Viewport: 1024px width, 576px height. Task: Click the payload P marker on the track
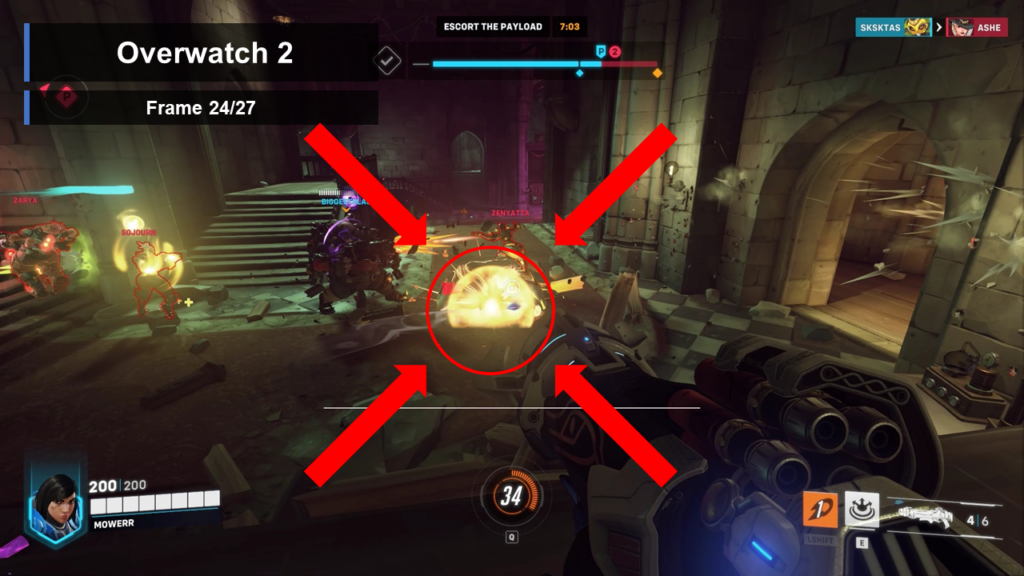click(x=601, y=51)
